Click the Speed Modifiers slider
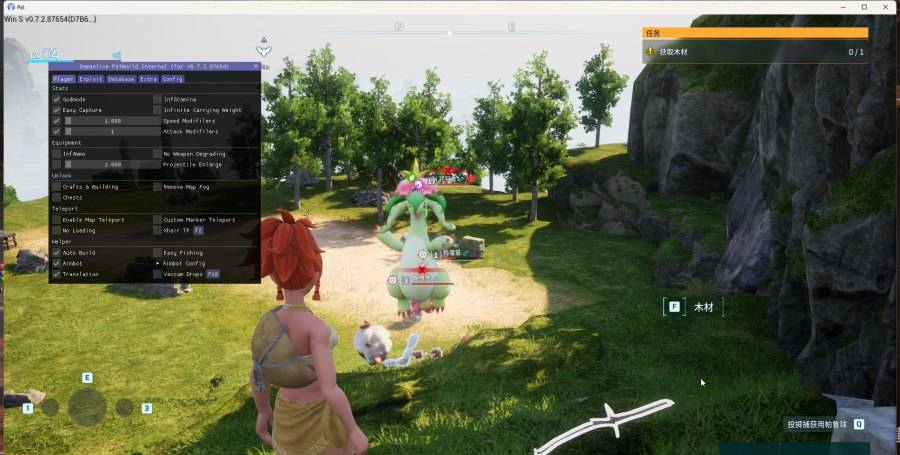The width and height of the screenshot is (900, 455). pyautogui.click(x=112, y=121)
